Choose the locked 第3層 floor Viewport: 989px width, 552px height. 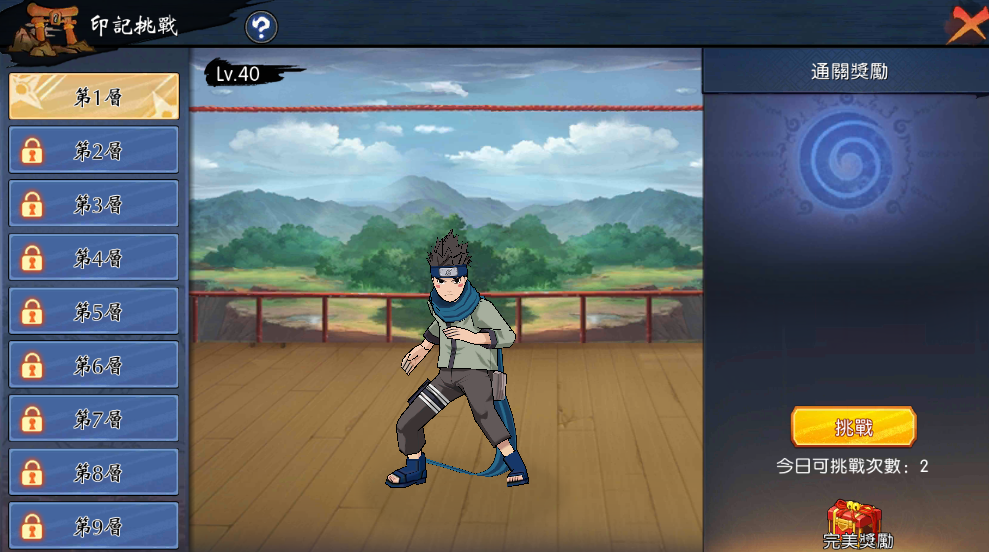point(94,205)
